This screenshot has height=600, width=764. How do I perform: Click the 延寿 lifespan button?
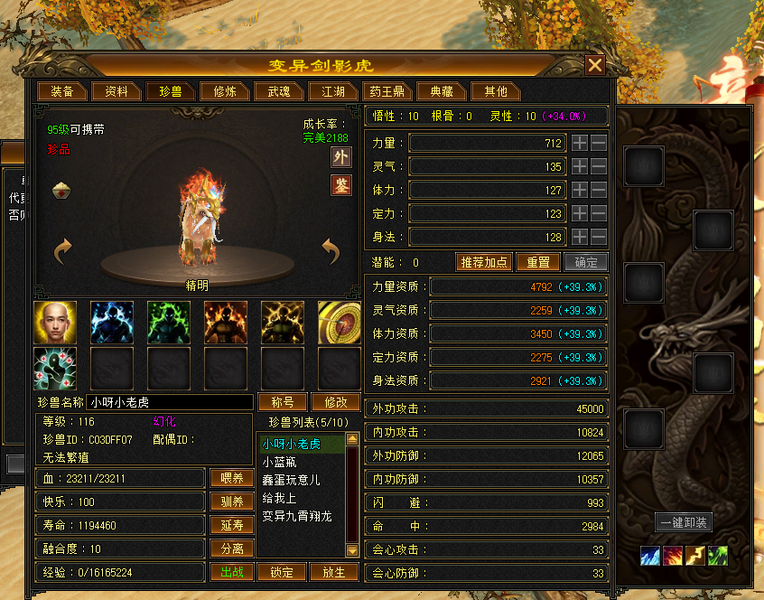(230, 525)
